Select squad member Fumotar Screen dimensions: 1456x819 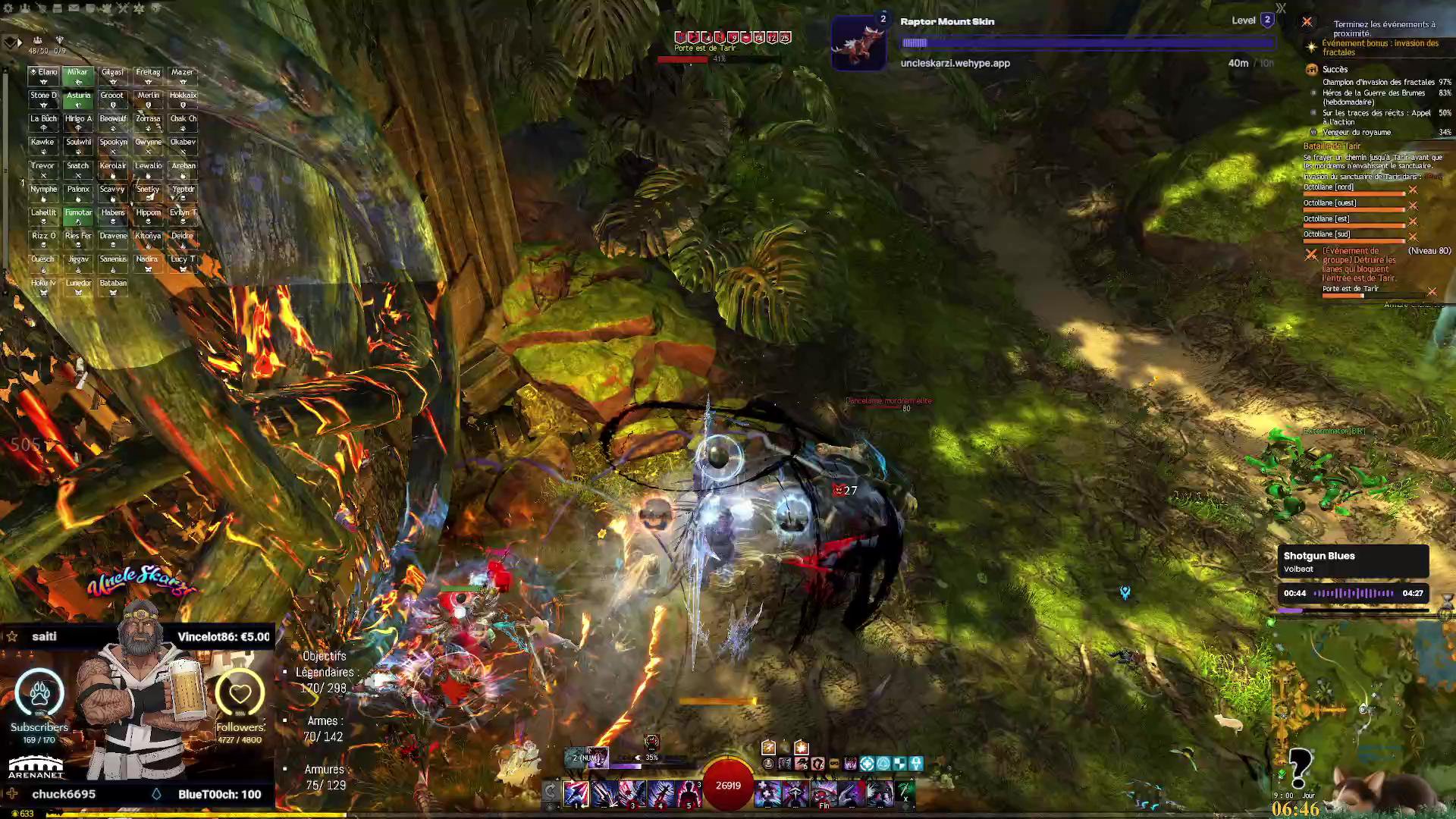(78, 216)
